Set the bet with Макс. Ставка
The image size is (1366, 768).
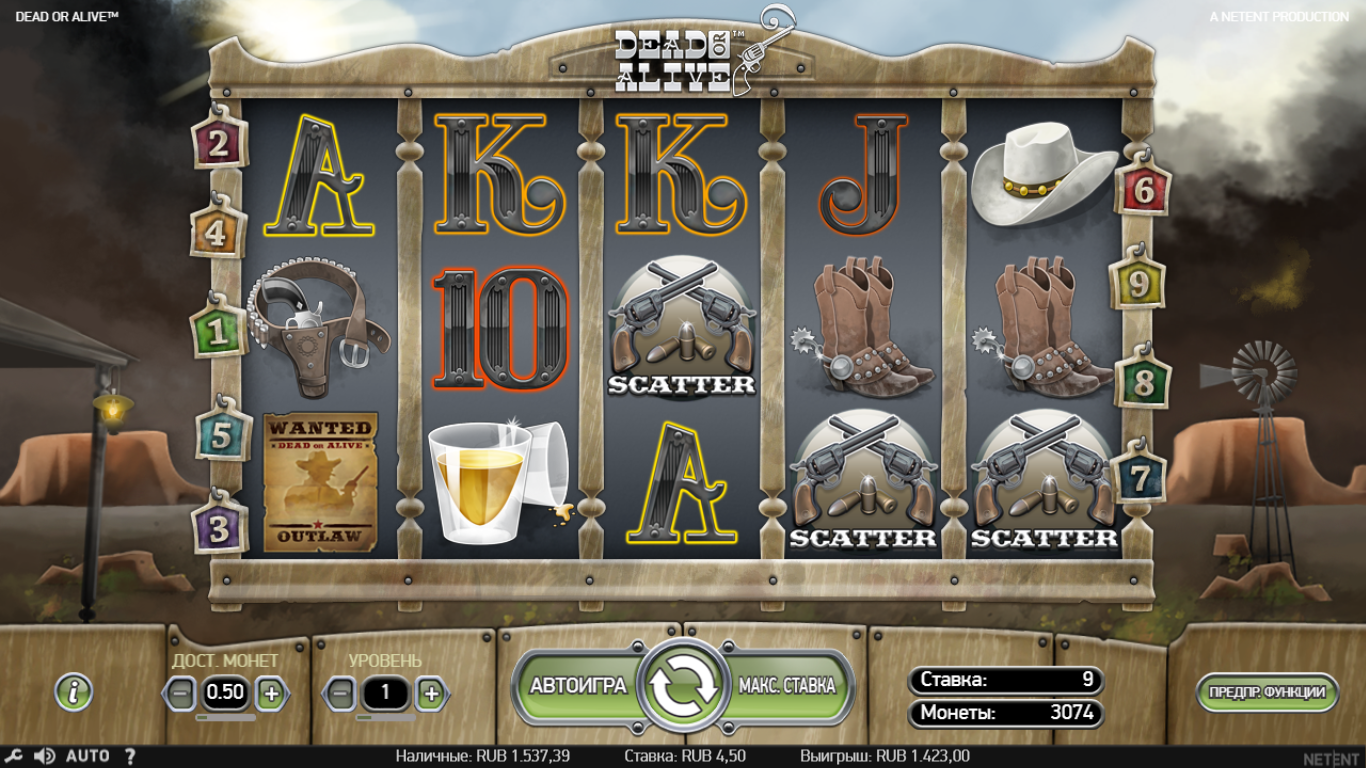click(787, 686)
